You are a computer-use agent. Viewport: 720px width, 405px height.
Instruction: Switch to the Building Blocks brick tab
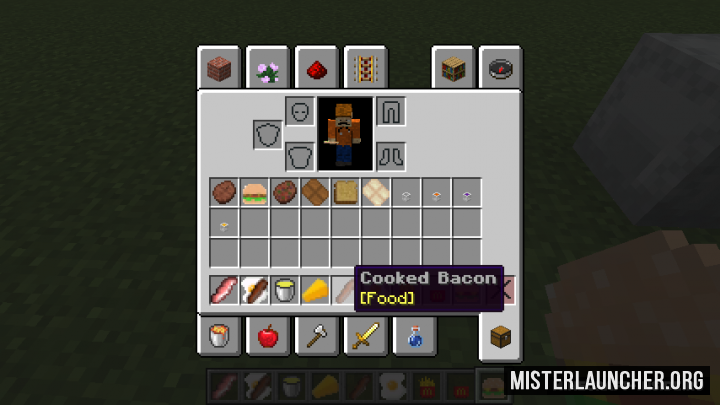tap(219, 70)
